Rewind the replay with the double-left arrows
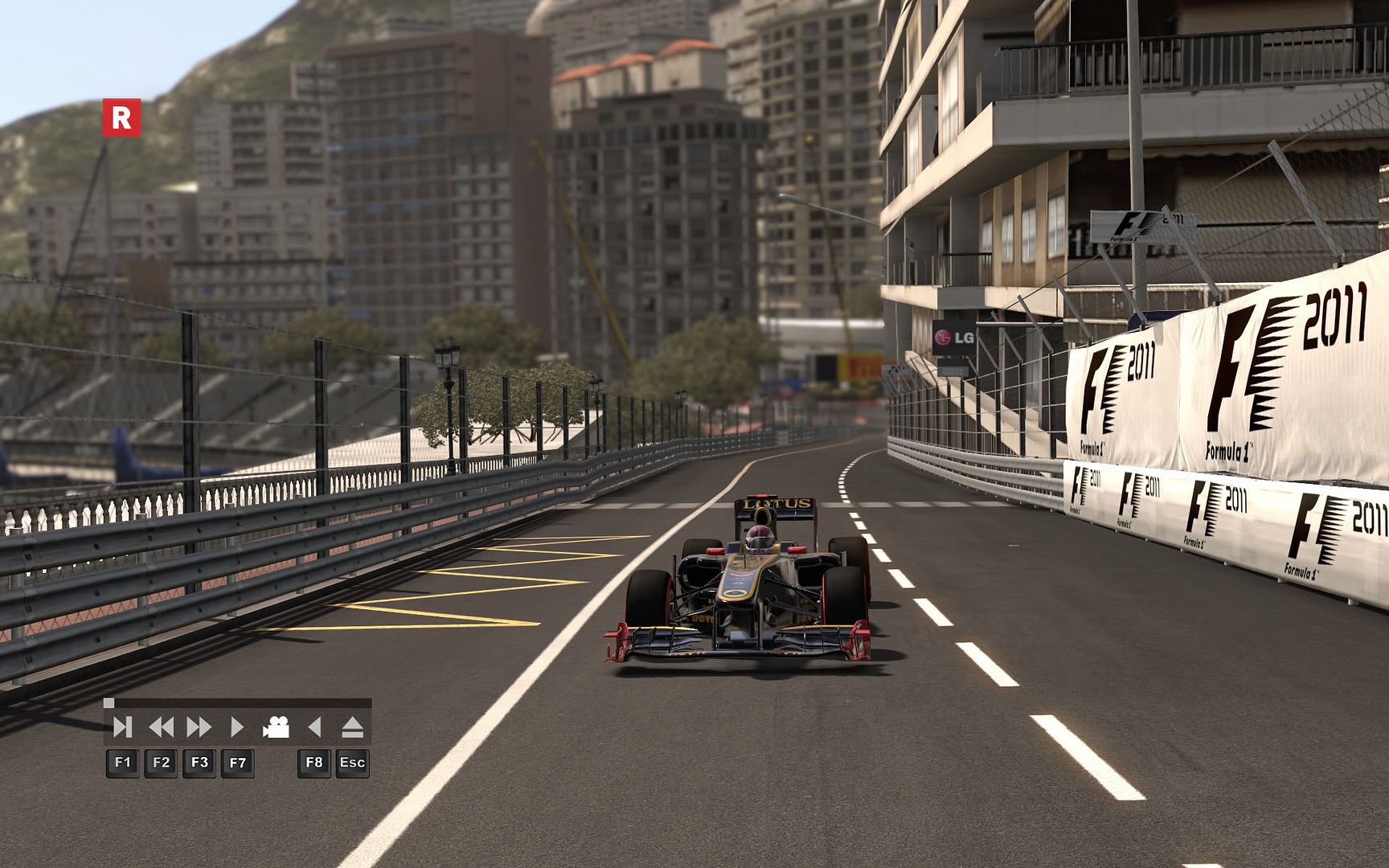Image resolution: width=1389 pixels, height=868 pixels. pyautogui.click(x=161, y=727)
